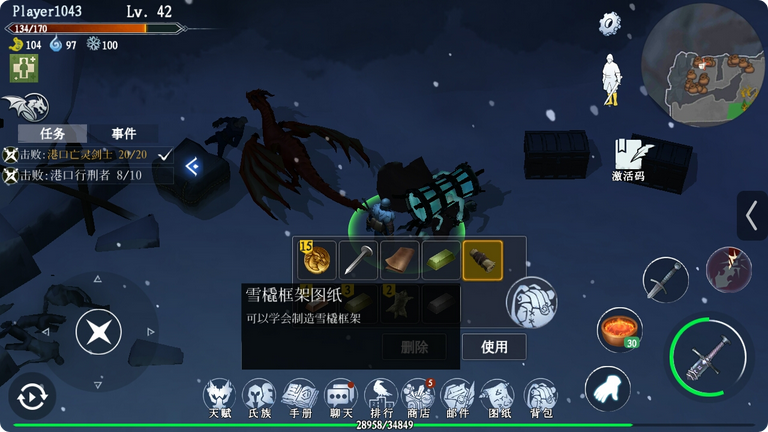Select the leather hide inventory slot
This screenshot has height=432, width=768.
400,259
